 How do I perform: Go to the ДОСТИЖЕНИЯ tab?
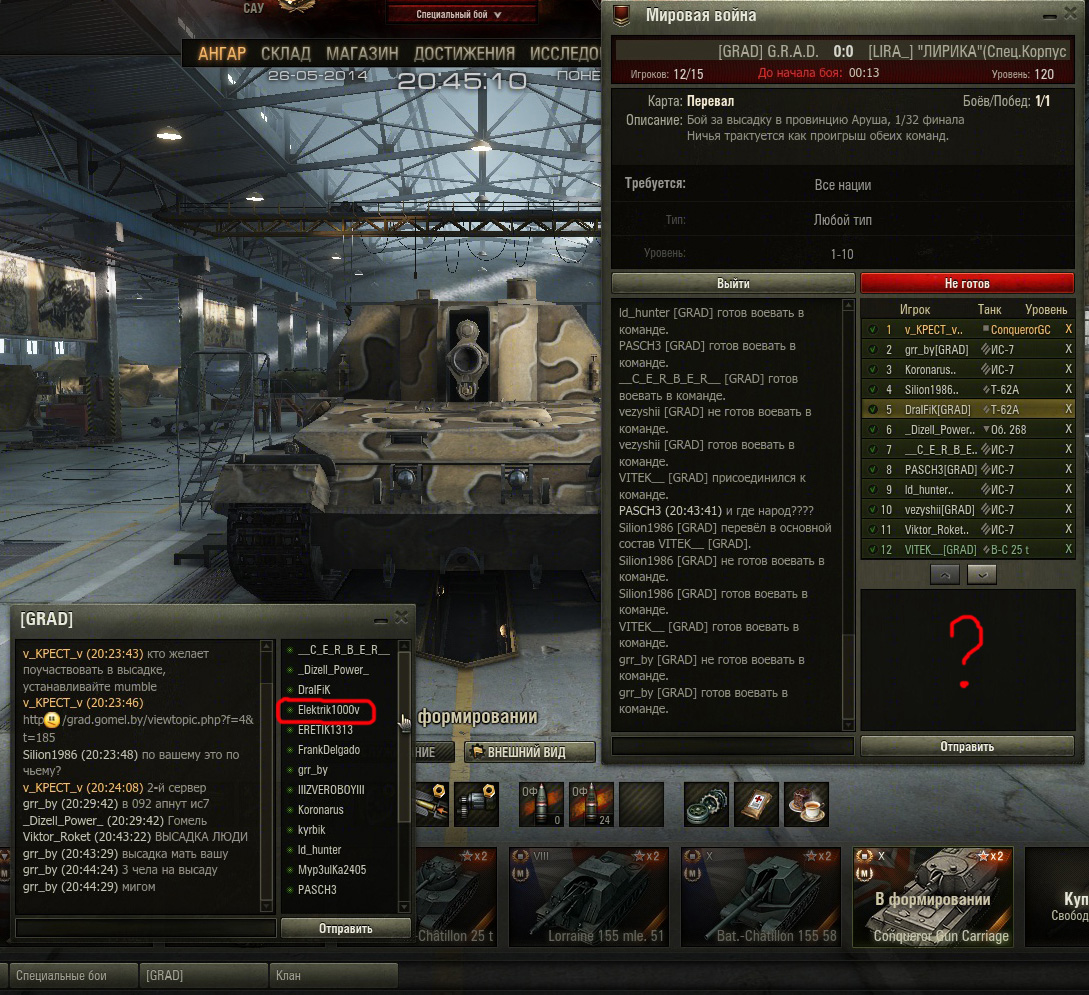point(464,53)
